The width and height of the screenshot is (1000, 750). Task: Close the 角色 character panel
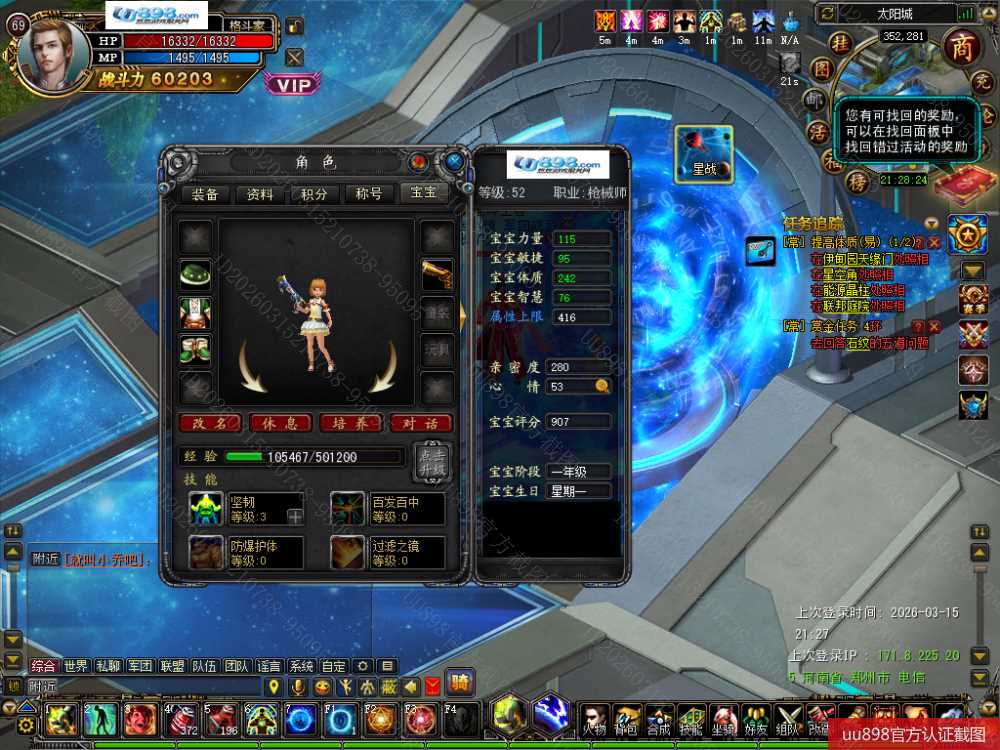(x=455, y=160)
